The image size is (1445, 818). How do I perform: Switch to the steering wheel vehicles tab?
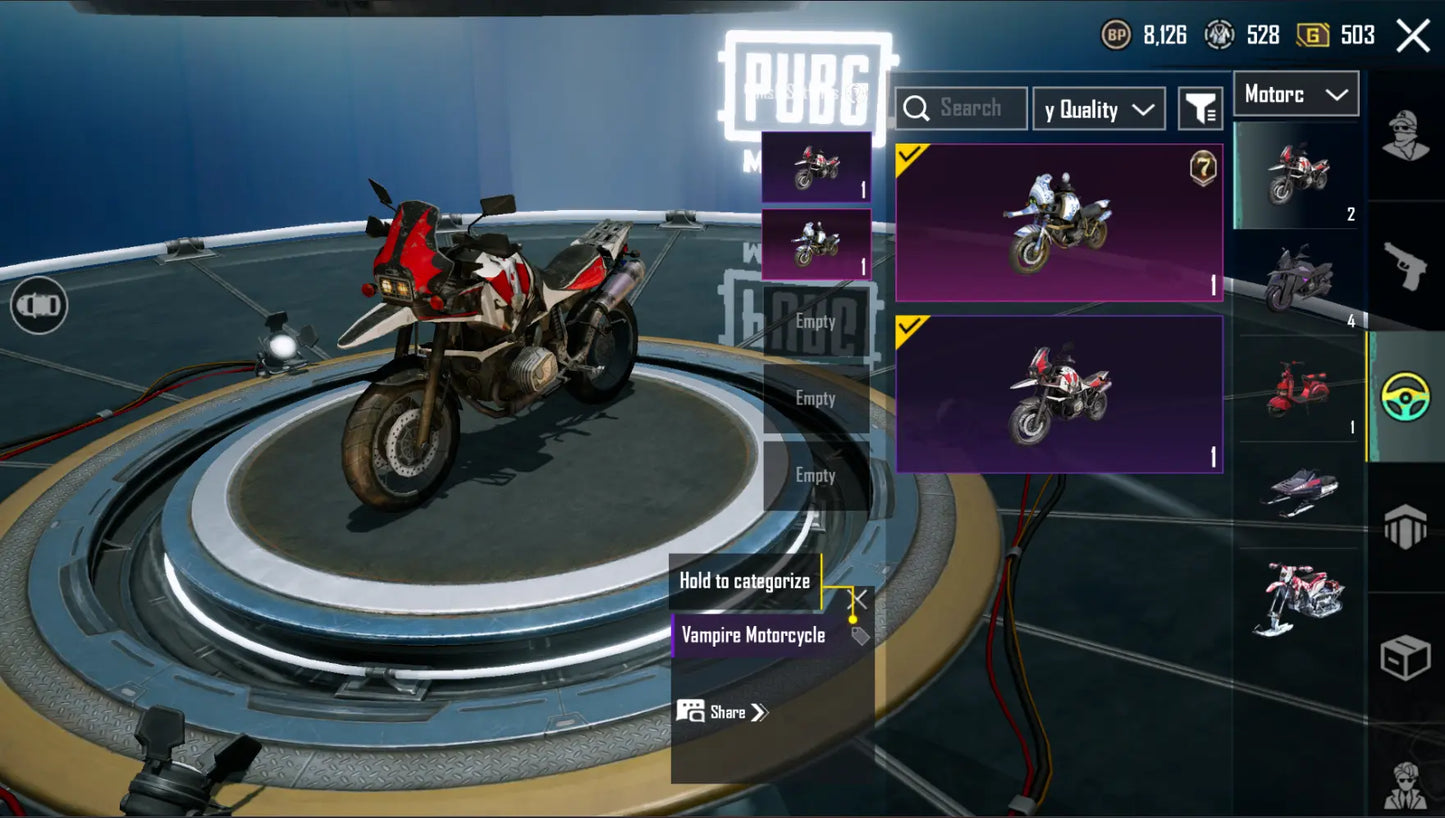[x=1405, y=396]
